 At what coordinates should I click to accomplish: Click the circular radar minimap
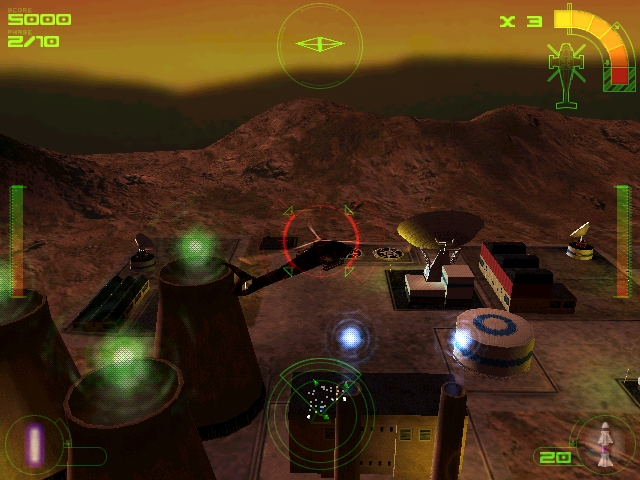[320, 405]
